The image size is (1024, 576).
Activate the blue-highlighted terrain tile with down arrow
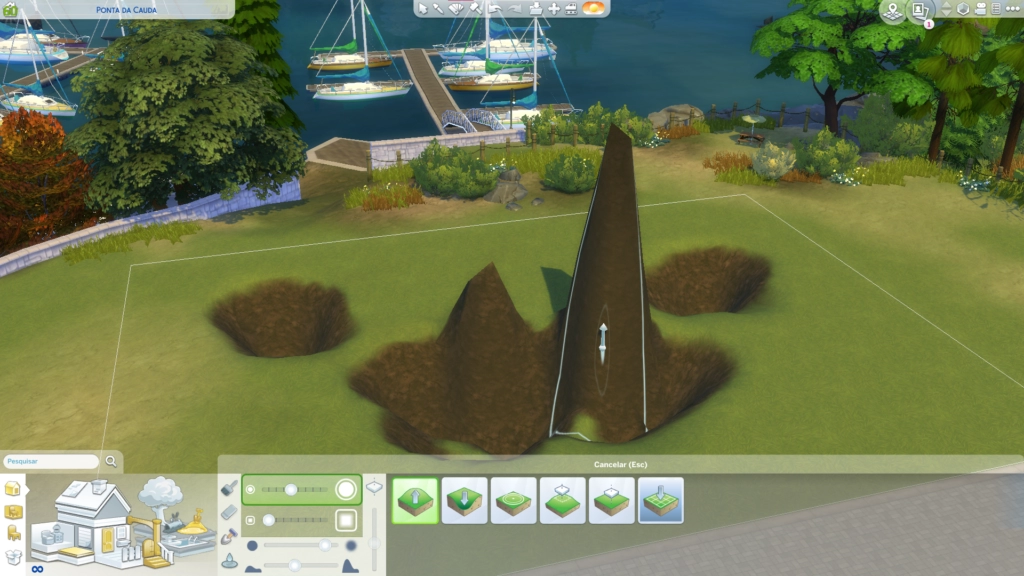[661, 500]
